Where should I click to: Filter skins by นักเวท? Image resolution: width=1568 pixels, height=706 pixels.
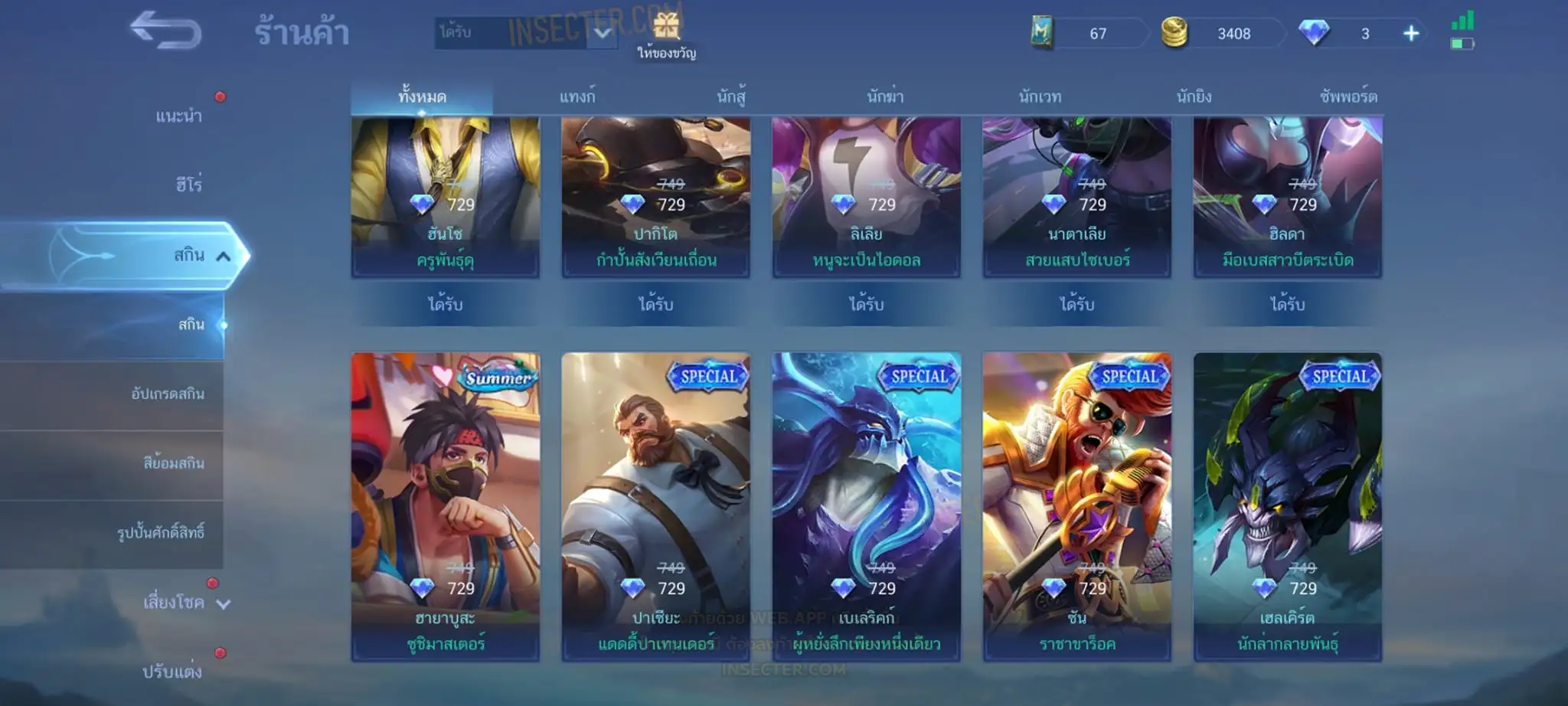point(1040,97)
